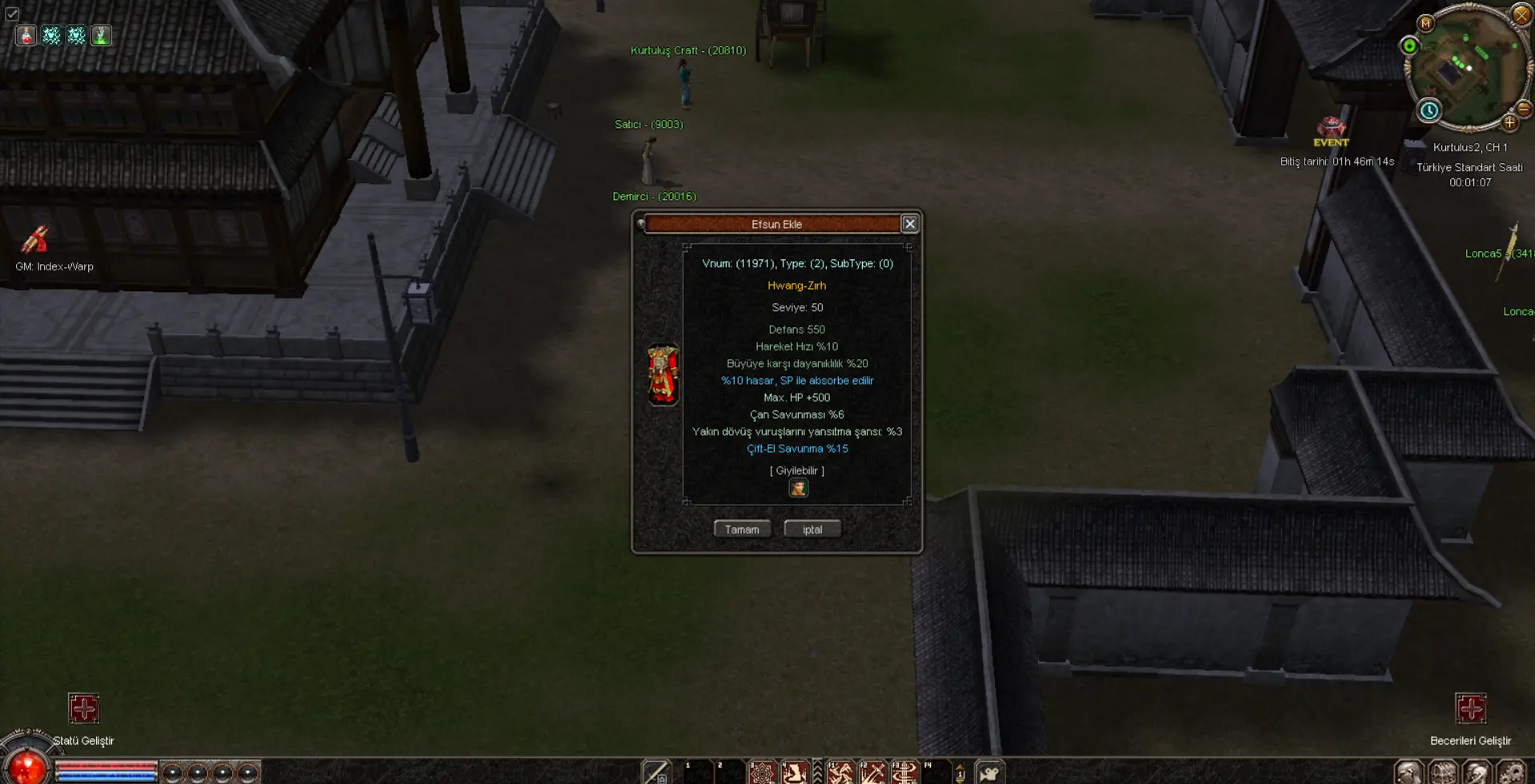The width and height of the screenshot is (1535, 784).
Task: Close the minimap with the X button
Action: tap(1521, 14)
